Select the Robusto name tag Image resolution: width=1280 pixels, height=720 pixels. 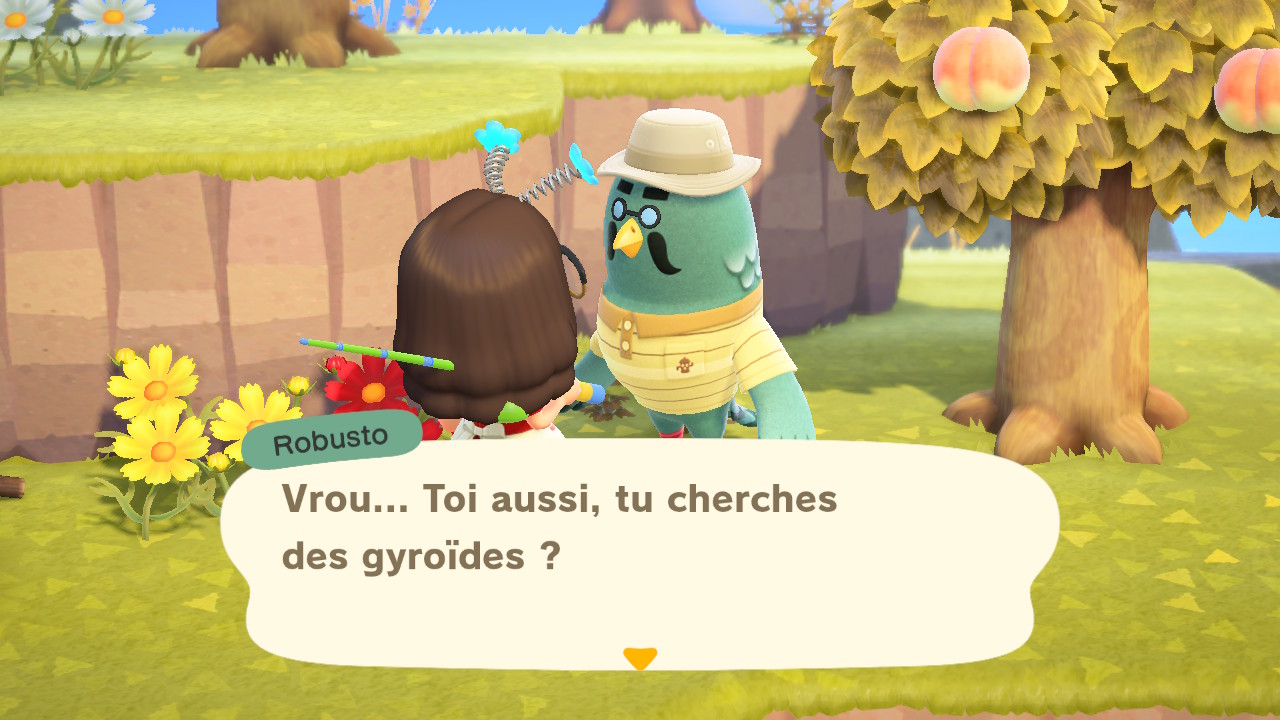pos(333,436)
